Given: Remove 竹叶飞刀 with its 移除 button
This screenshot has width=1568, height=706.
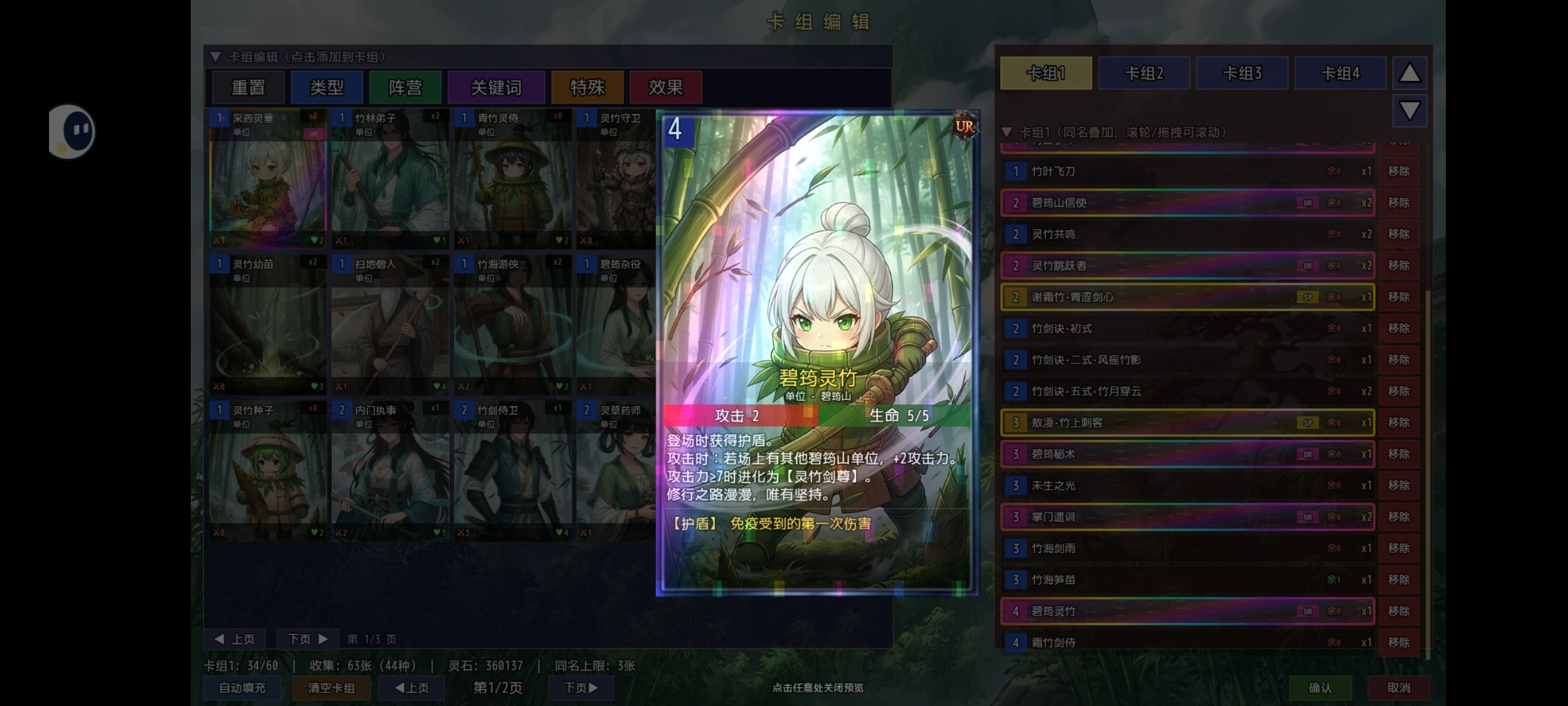Looking at the screenshot, I should 1399,171.
